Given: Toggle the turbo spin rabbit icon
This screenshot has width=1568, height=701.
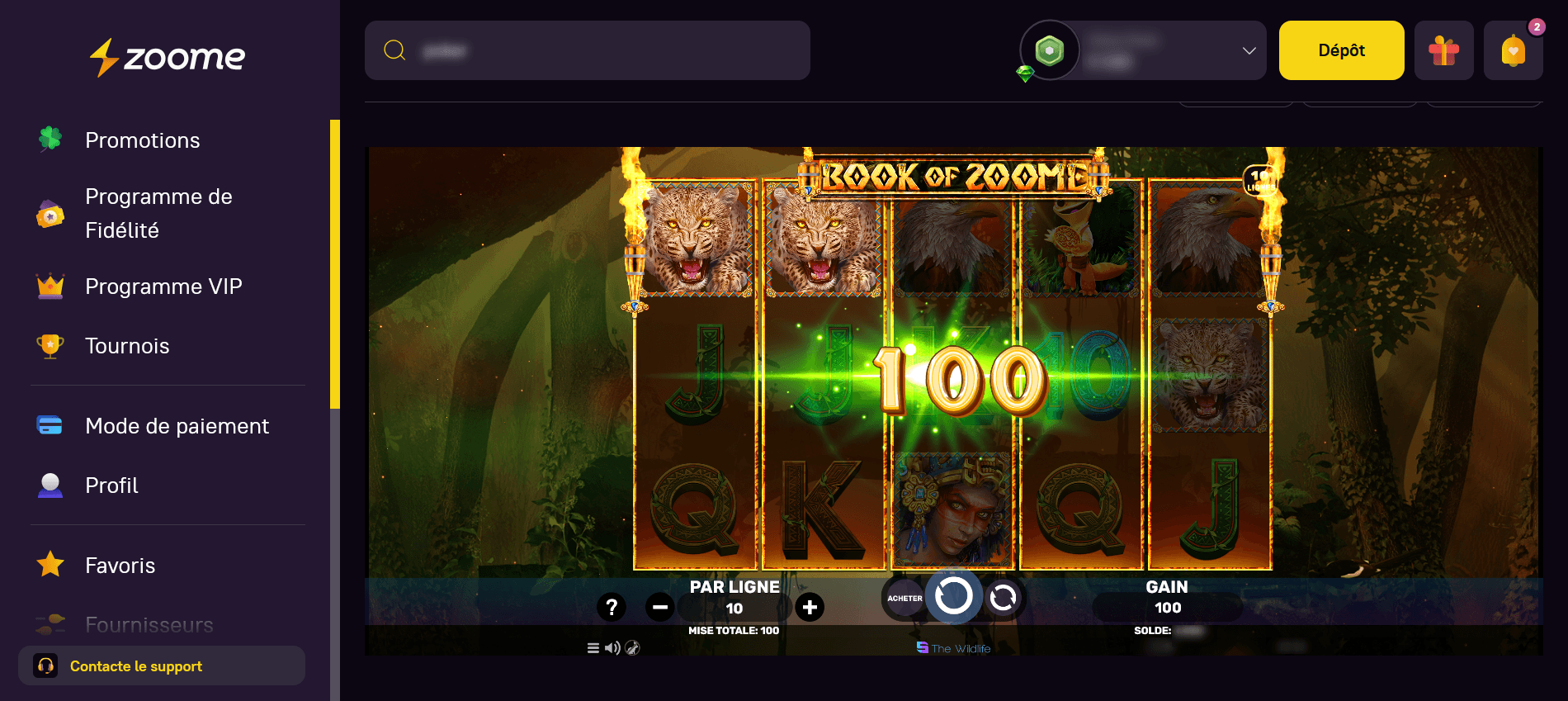Looking at the screenshot, I should 633,648.
